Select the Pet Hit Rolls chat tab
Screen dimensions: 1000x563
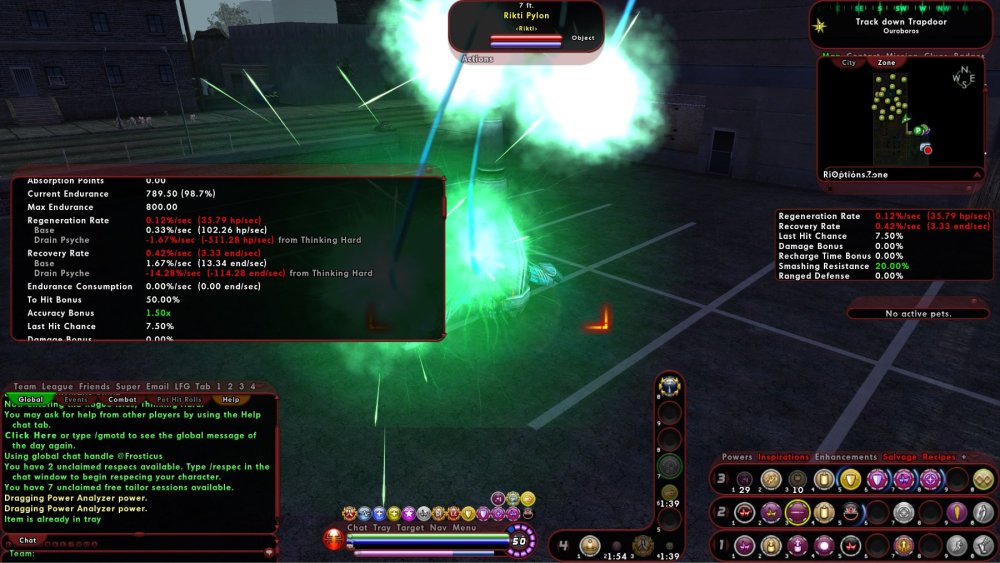[178, 399]
